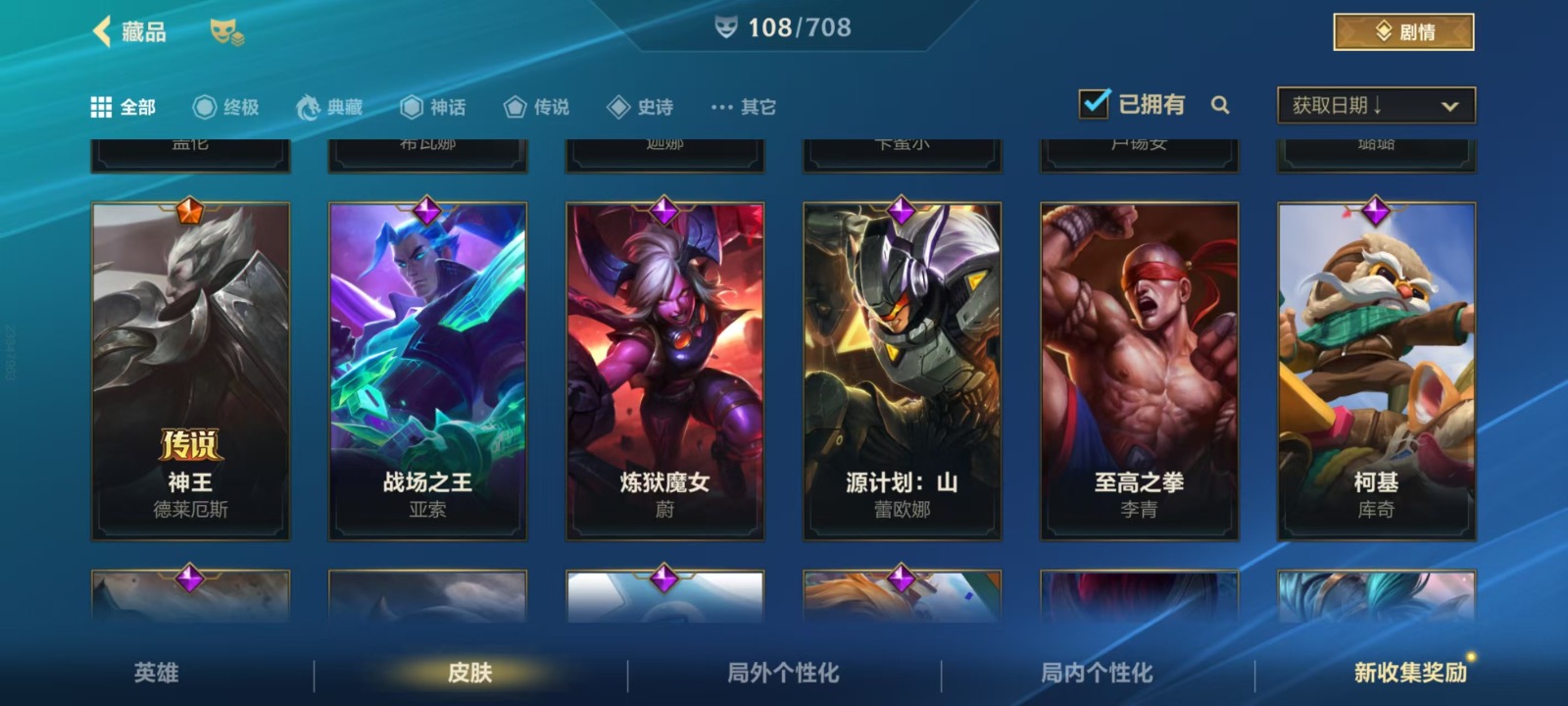
Task: Show only 传说 skins
Action: [536, 107]
